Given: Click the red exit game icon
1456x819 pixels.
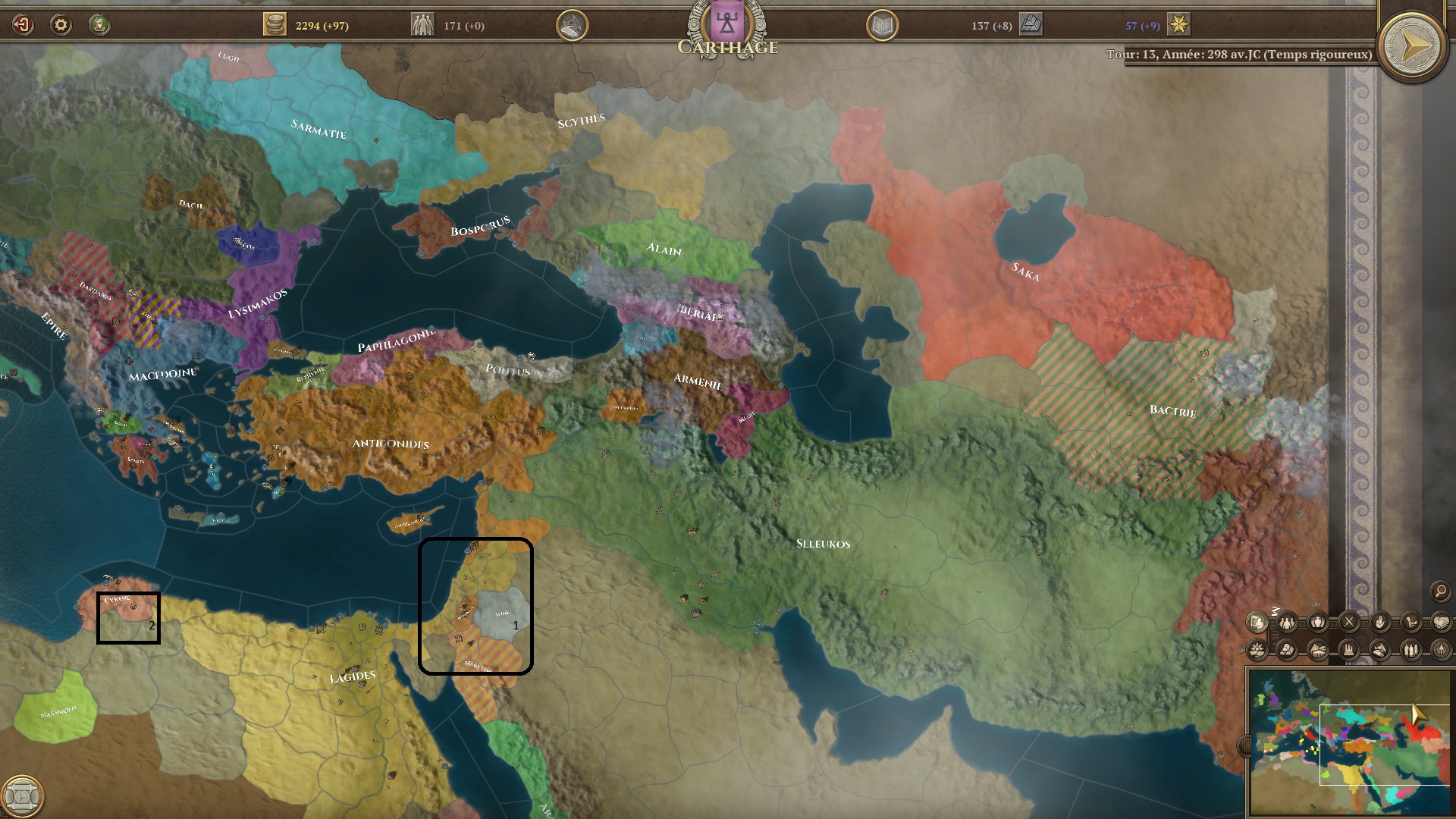Looking at the screenshot, I should [x=23, y=25].
